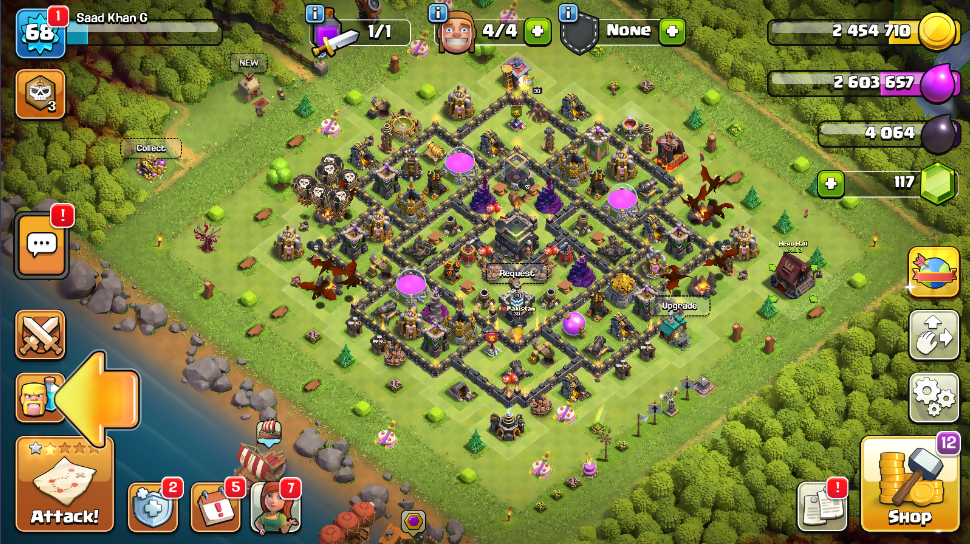Open the calendar events icon
The width and height of the screenshot is (970, 544).
click(x=214, y=507)
